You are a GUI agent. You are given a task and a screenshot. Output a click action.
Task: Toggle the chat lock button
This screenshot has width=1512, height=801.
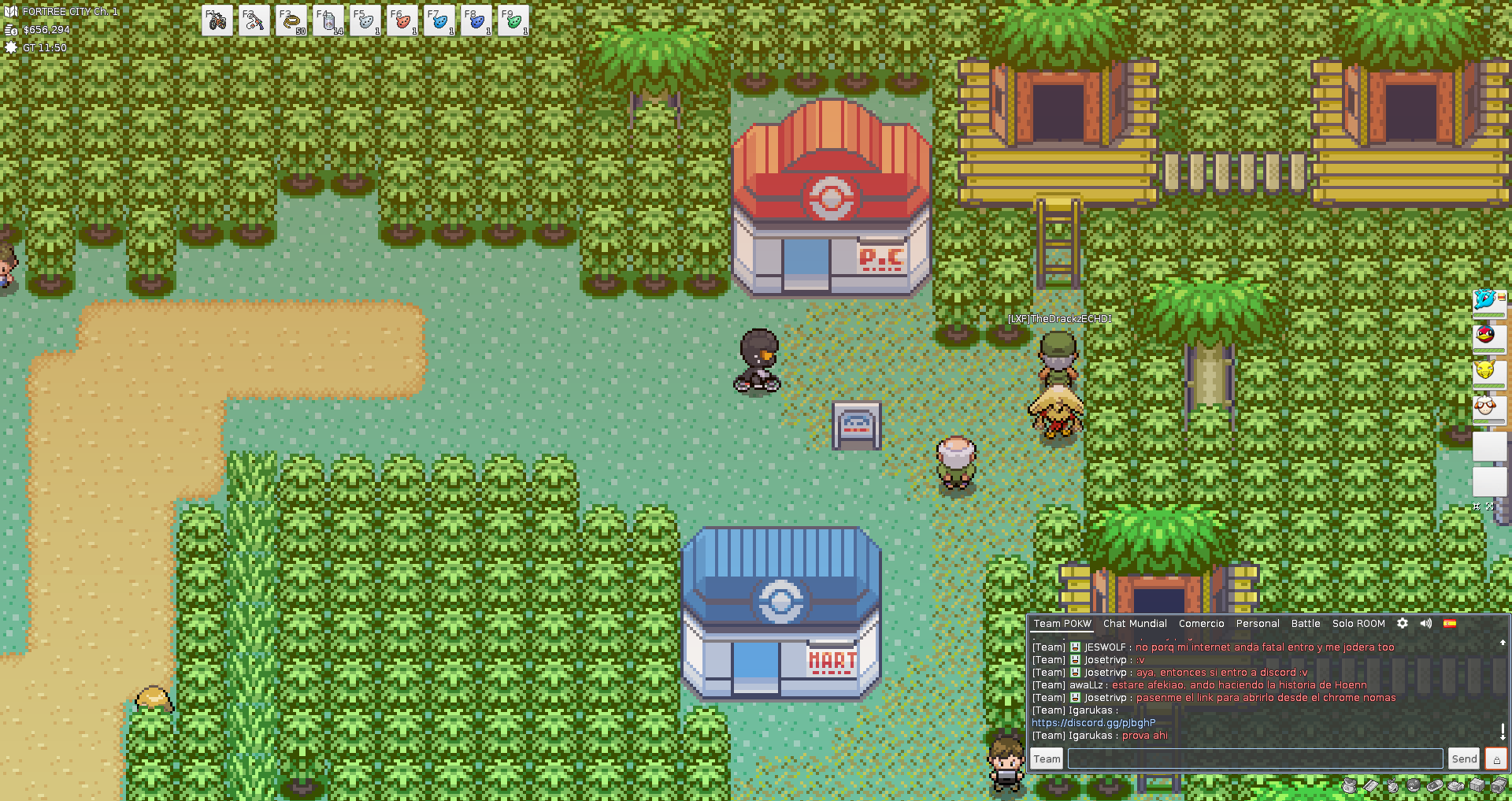(1496, 758)
